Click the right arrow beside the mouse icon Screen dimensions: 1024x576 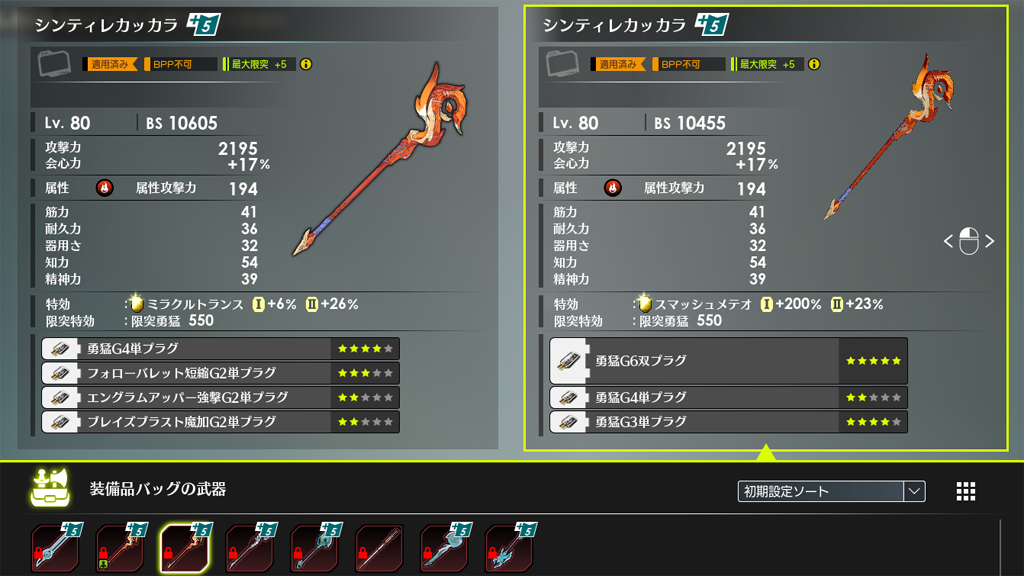point(990,241)
